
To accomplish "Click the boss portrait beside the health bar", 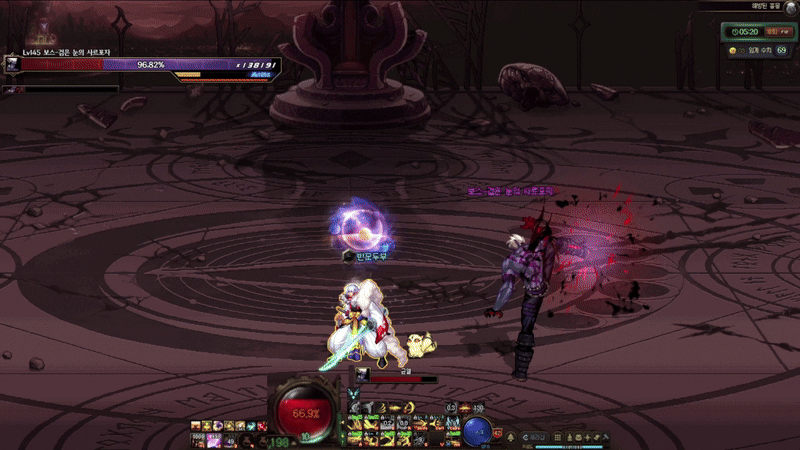I will tap(12, 64).
